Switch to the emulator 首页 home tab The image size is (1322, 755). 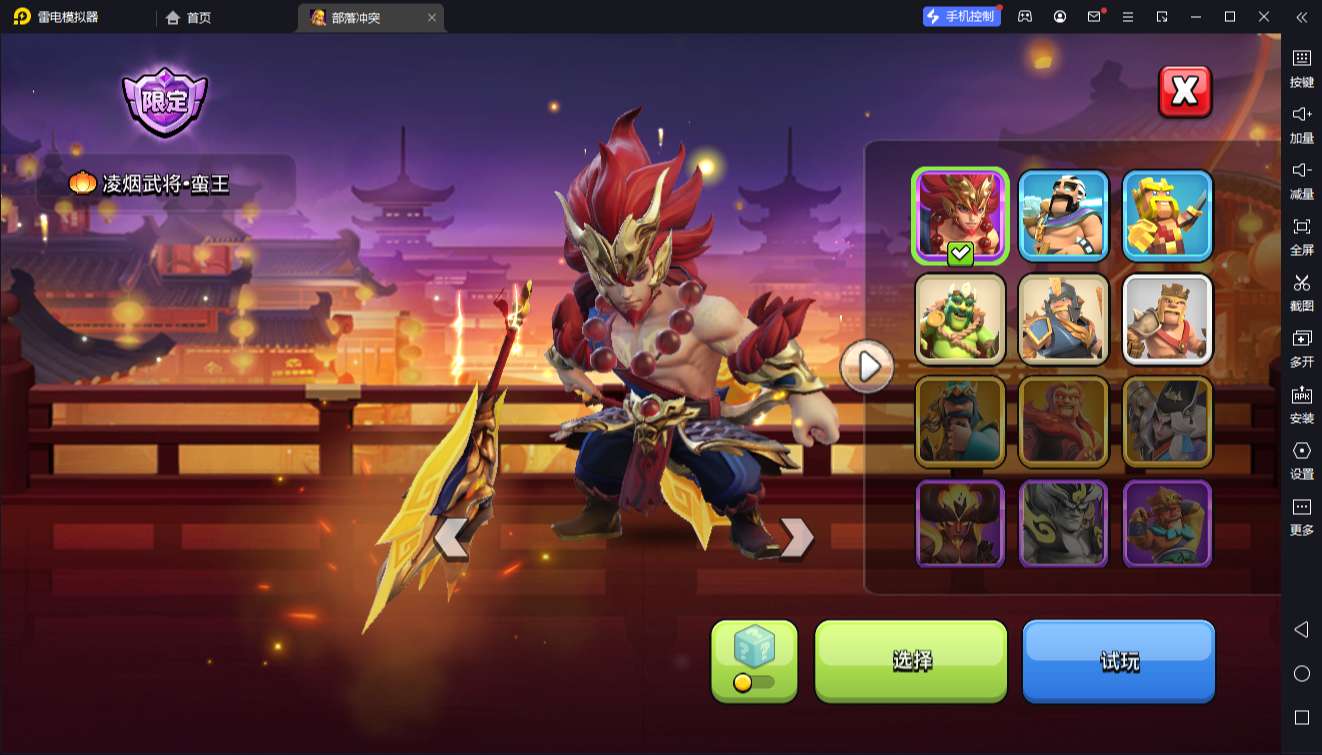click(x=188, y=17)
